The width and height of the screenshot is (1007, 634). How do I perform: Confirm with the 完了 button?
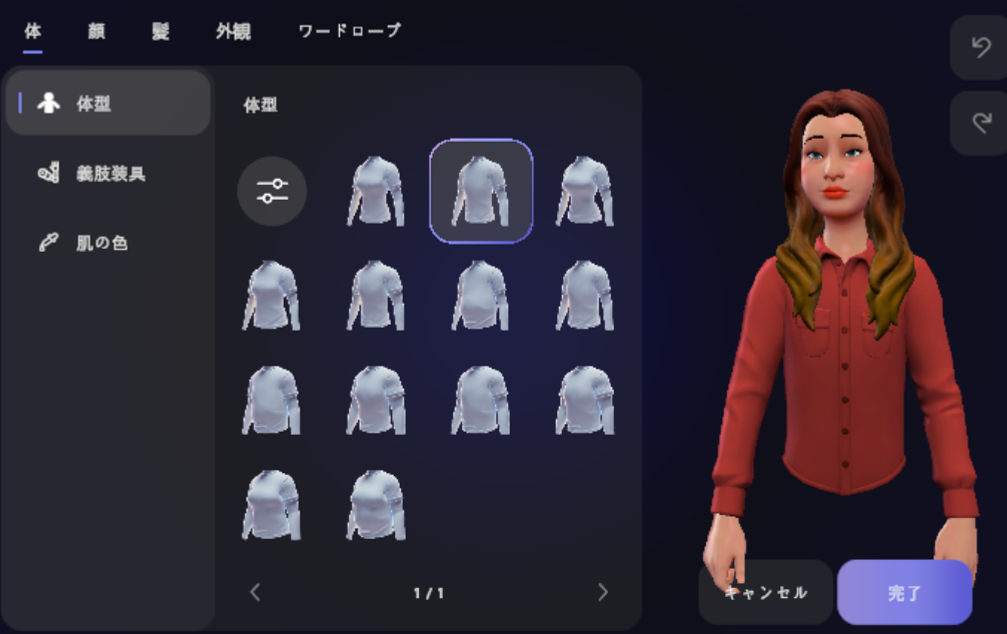pyautogui.click(x=904, y=592)
